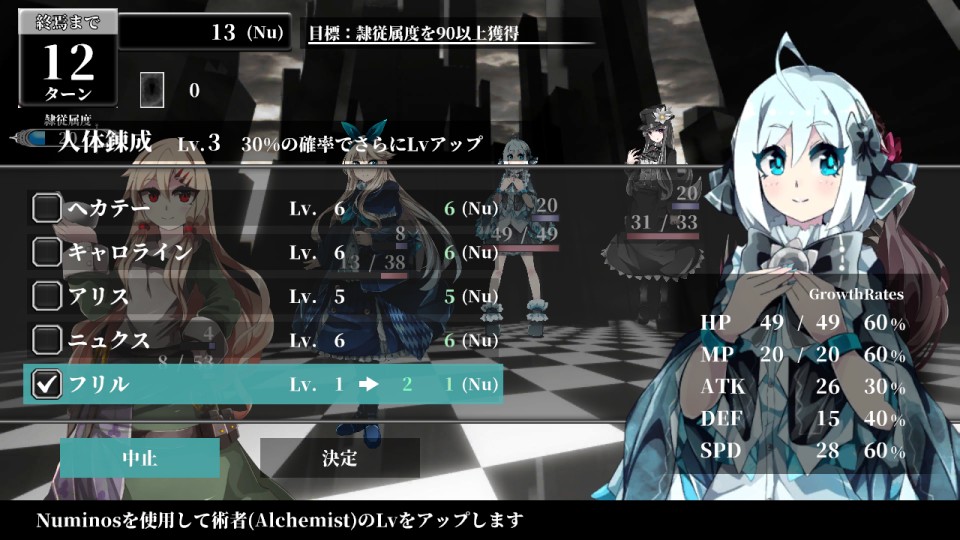The image size is (960, 540).
Task: Uncheck the フリル checkbox
Action: [47, 384]
